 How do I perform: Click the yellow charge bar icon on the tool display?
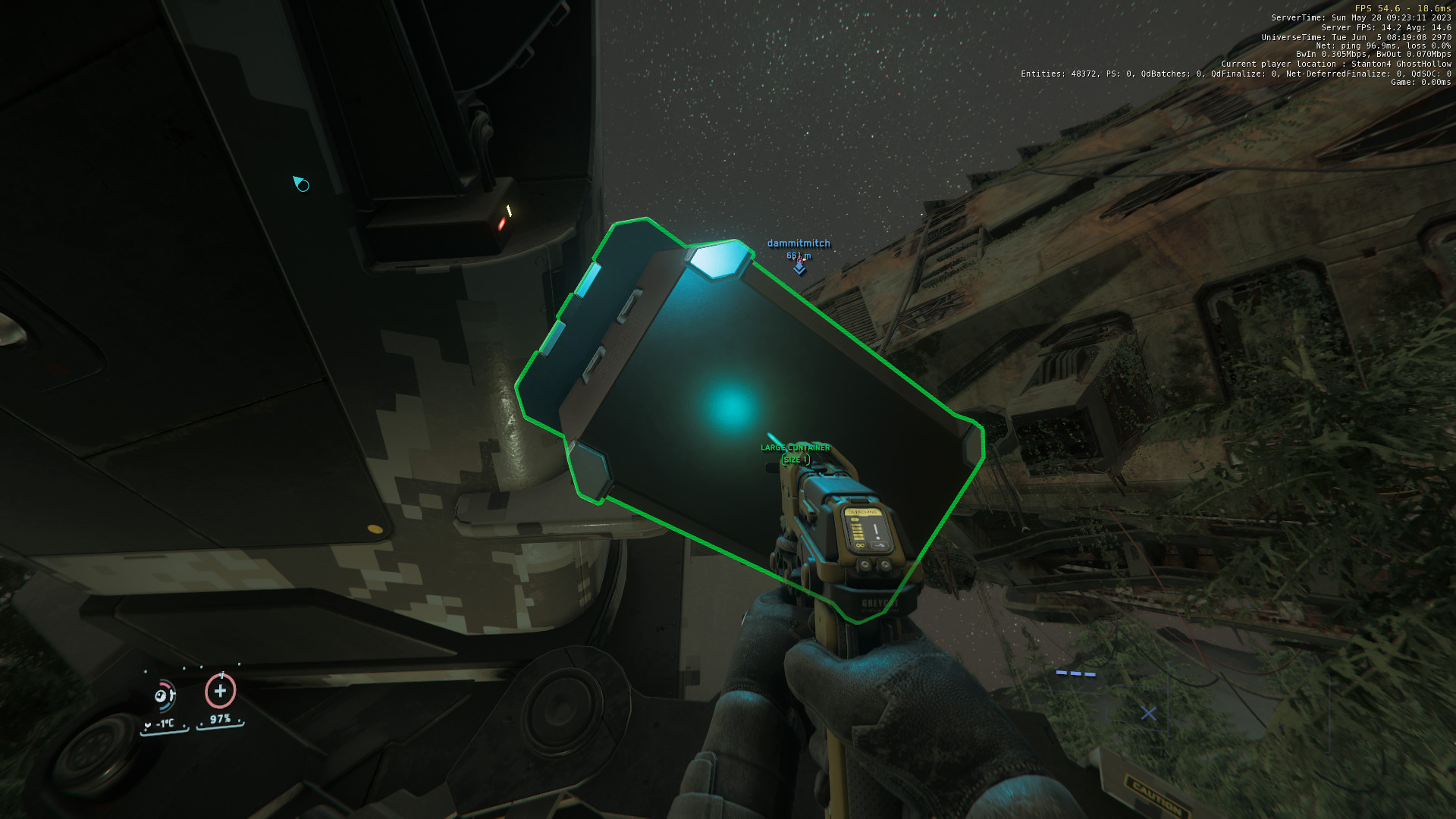[857, 529]
